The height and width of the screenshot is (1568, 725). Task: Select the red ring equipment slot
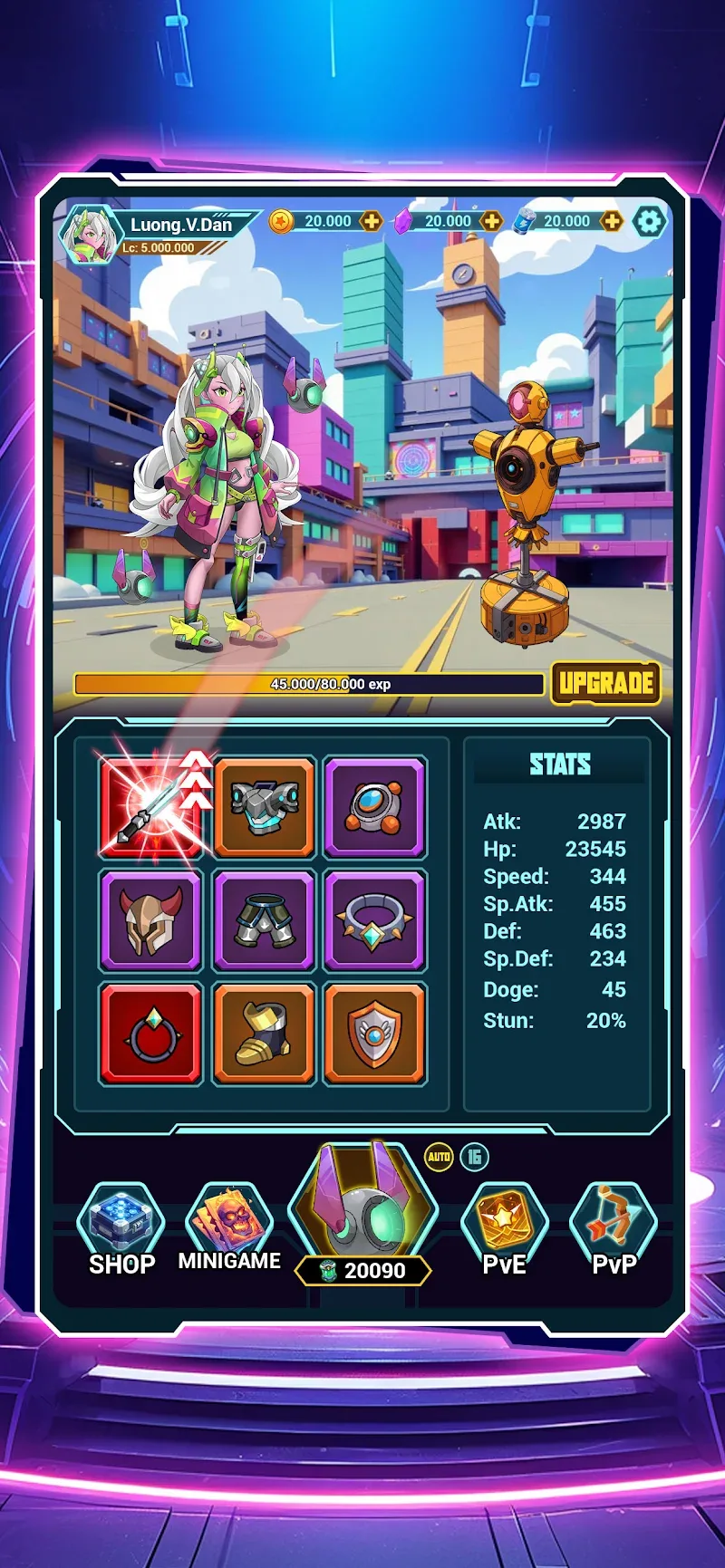click(150, 1034)
